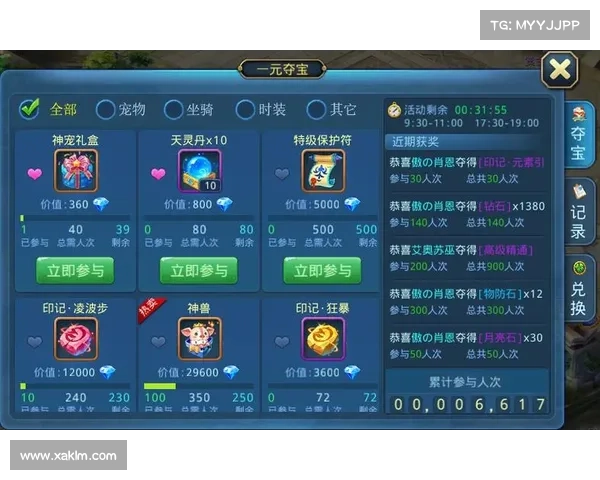Pick the 其它 category filter
This screenshot has width=600, height=480.
click(x=317, y=109)
